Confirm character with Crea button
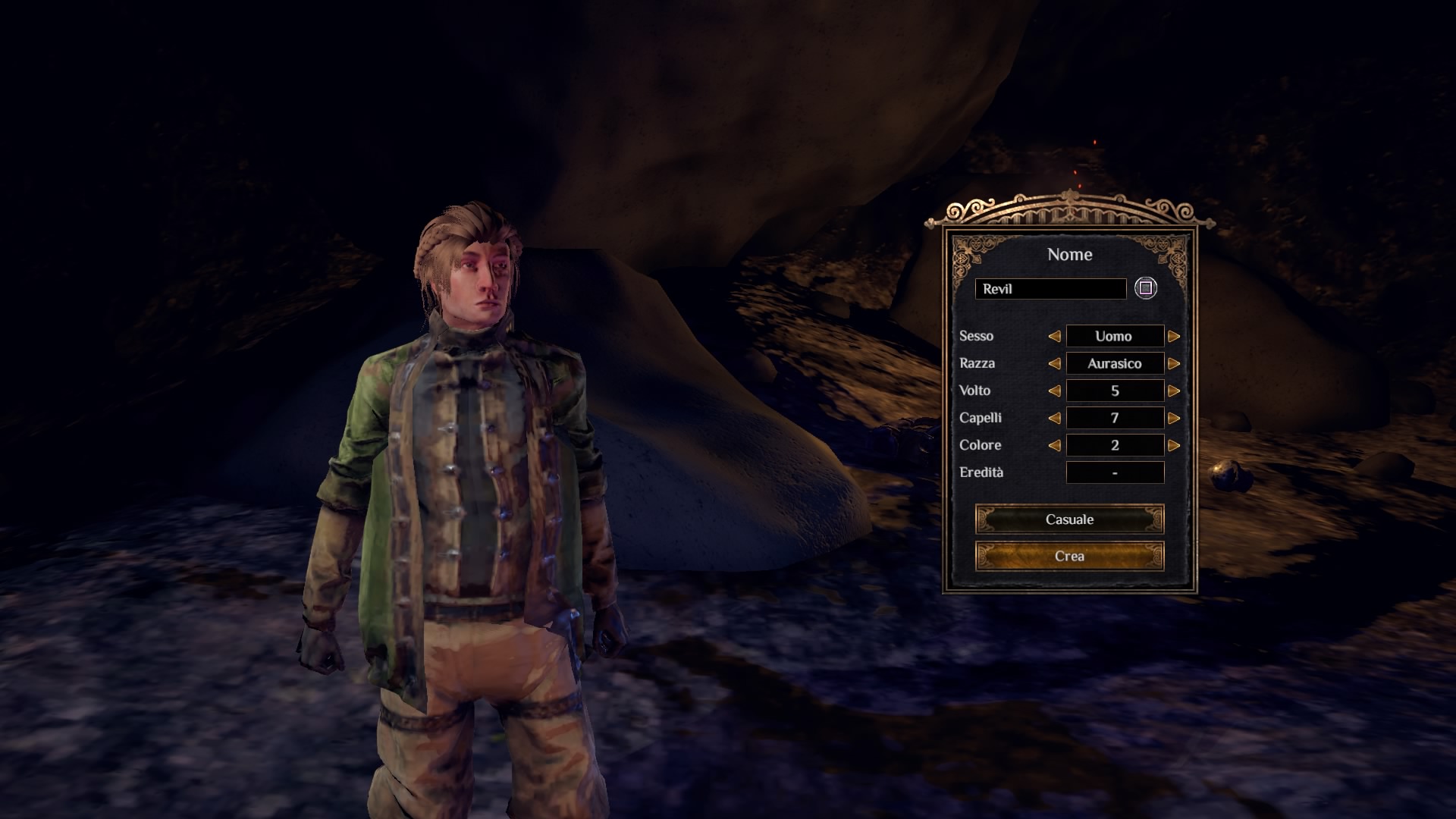Screen dimensions: 1456x819 click(x=1069, y=556)
